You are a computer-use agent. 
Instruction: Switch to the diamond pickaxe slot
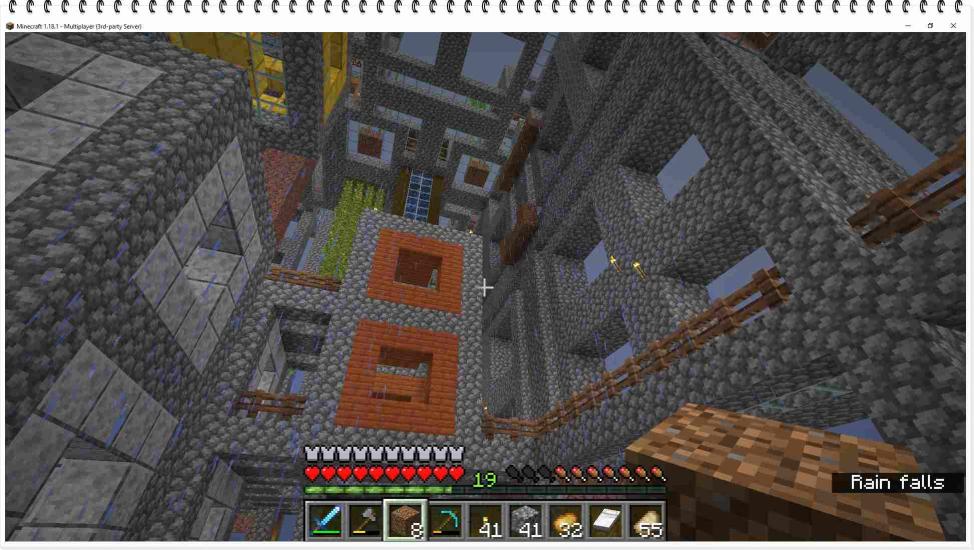click(x=445, y=520)
